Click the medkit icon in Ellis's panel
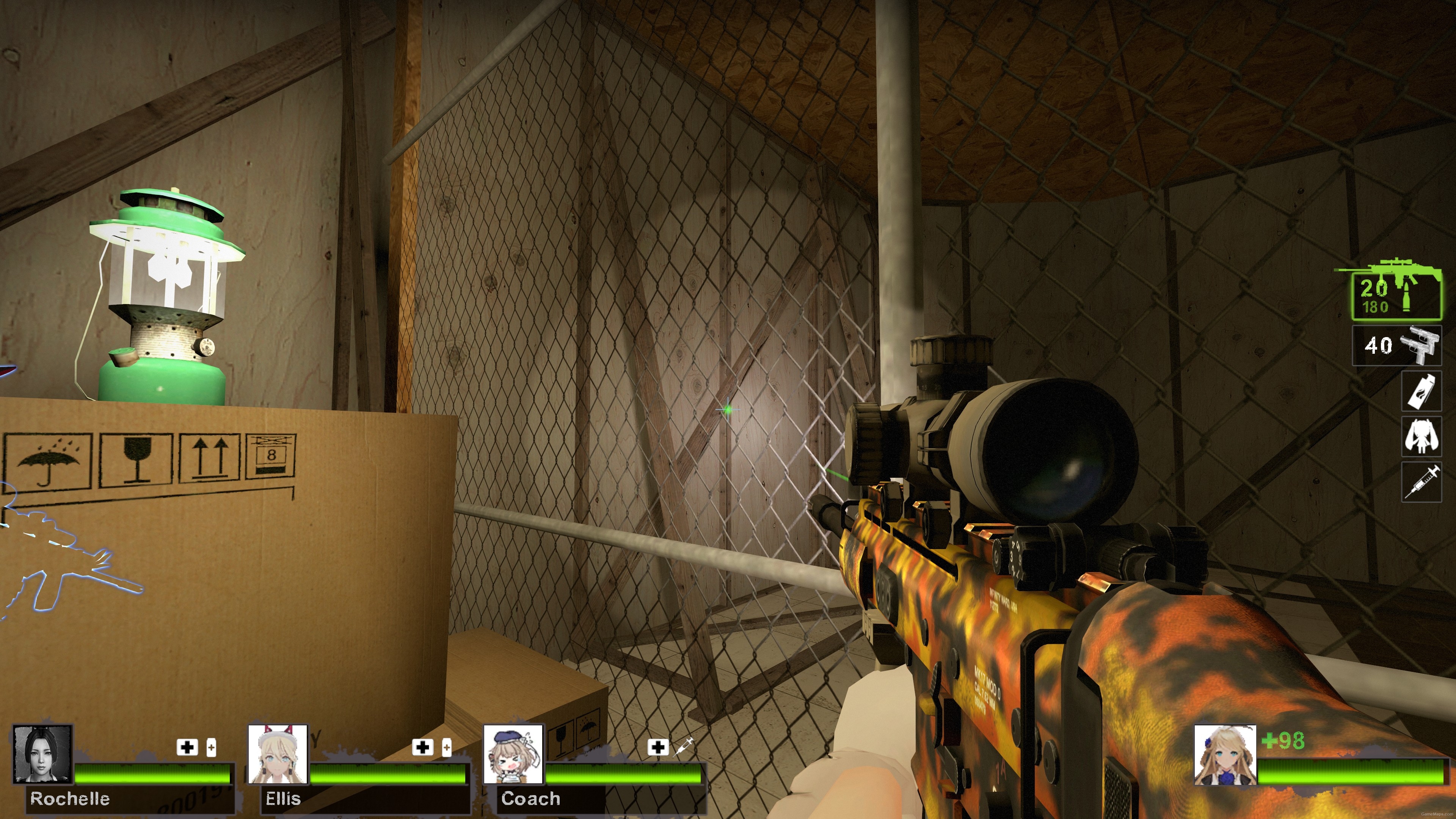 (423, 748)
